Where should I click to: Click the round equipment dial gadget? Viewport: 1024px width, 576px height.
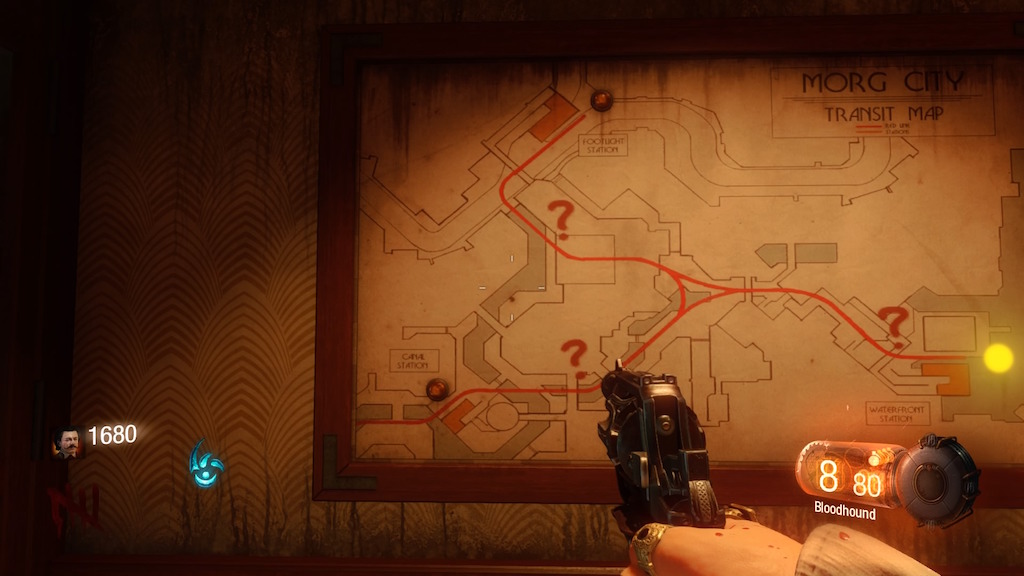pyautogui.click(x=938, y=479)
